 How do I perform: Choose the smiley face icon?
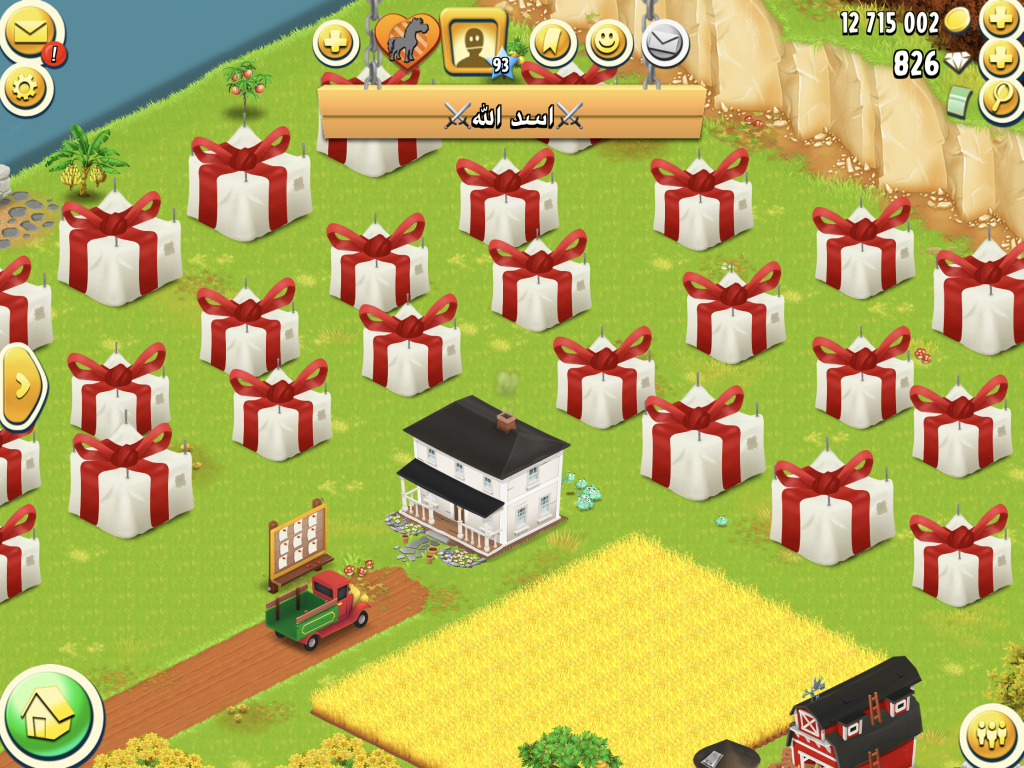tap(608, 42)
